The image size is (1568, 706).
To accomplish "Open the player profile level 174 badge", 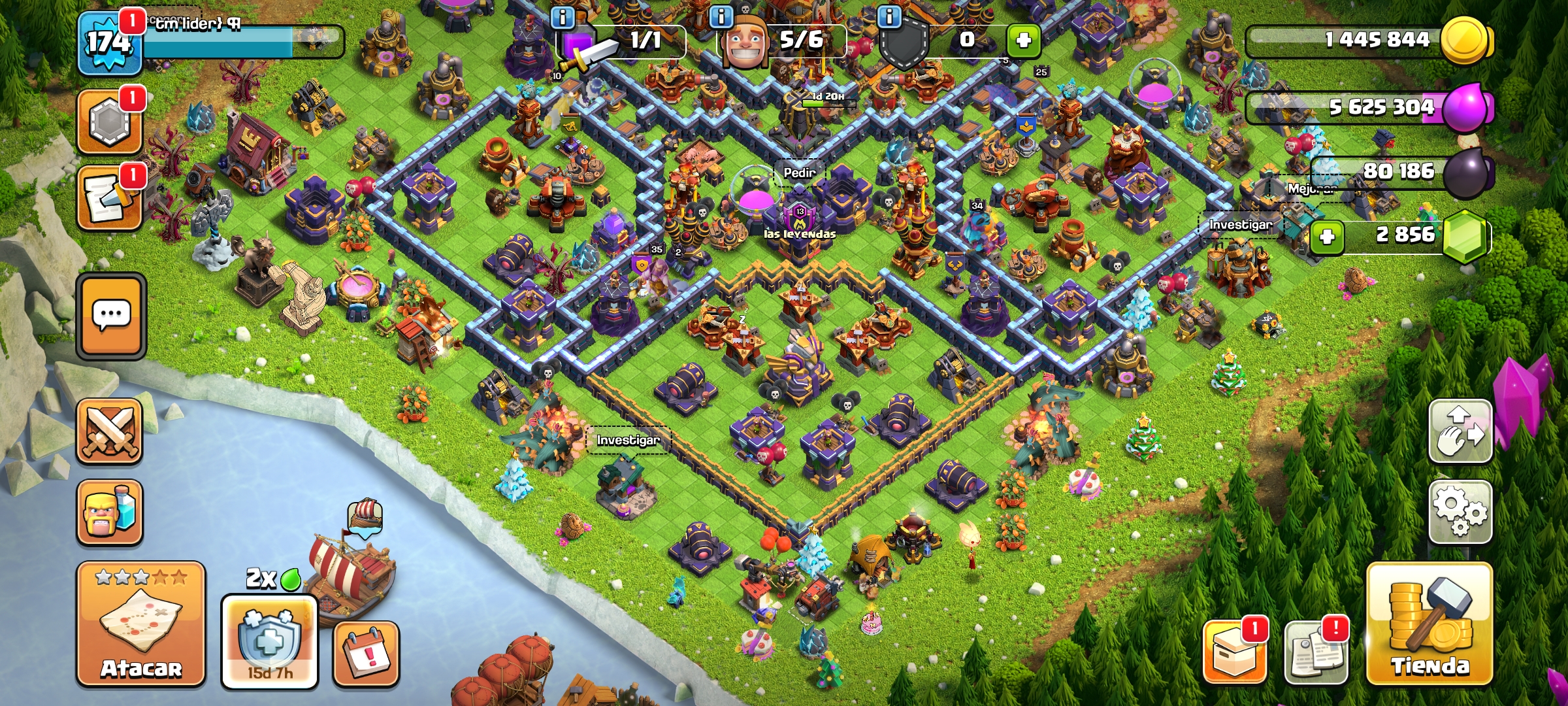I will [109, 43].
